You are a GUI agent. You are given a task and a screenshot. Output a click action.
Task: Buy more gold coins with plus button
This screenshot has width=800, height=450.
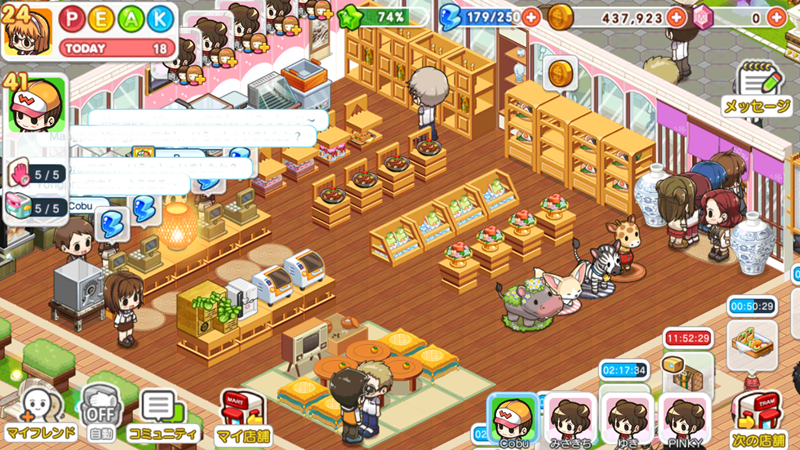pyautogui.click(x=677, y=18)
